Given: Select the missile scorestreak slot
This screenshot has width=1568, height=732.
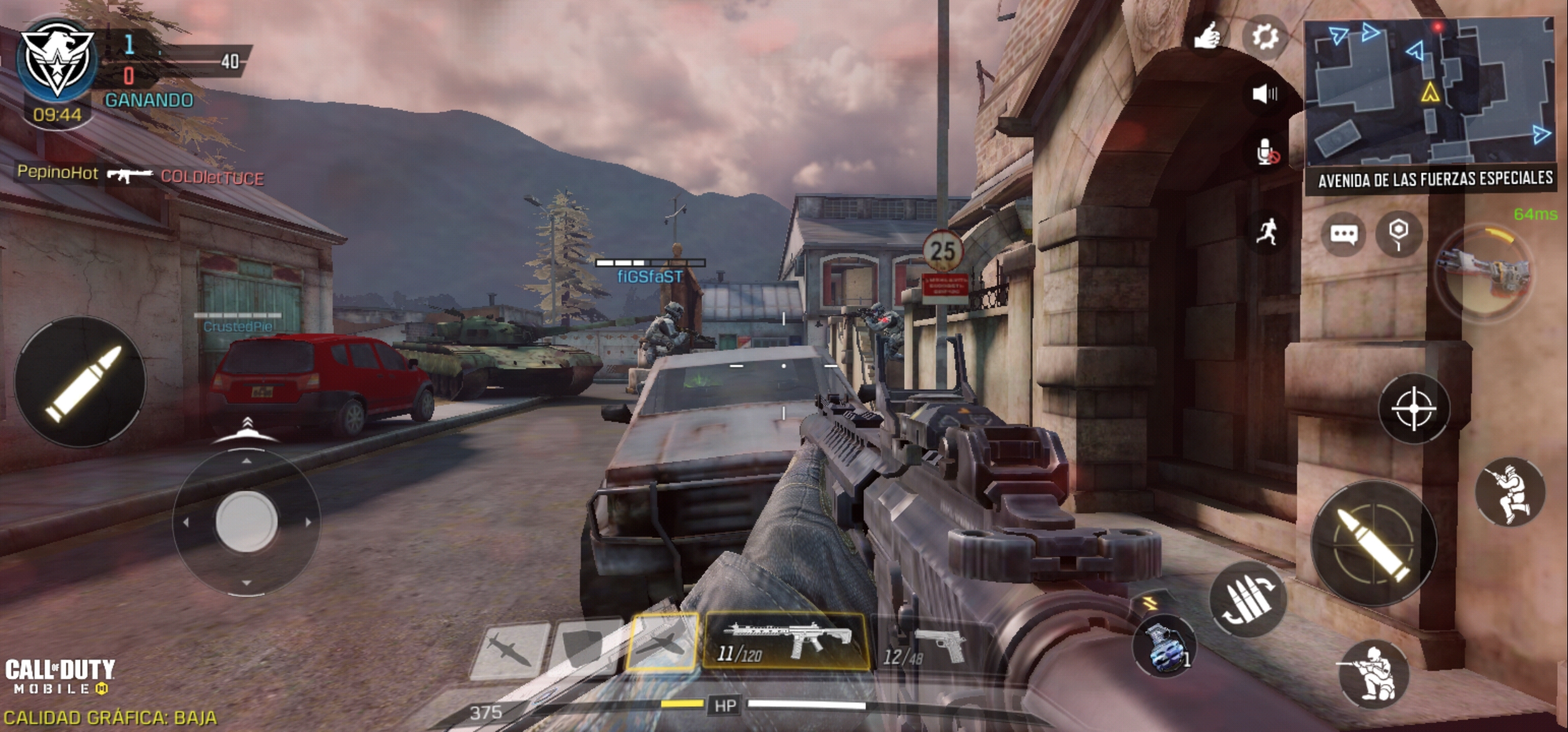Looking at the screenshot, I should [x=509, y=650].
